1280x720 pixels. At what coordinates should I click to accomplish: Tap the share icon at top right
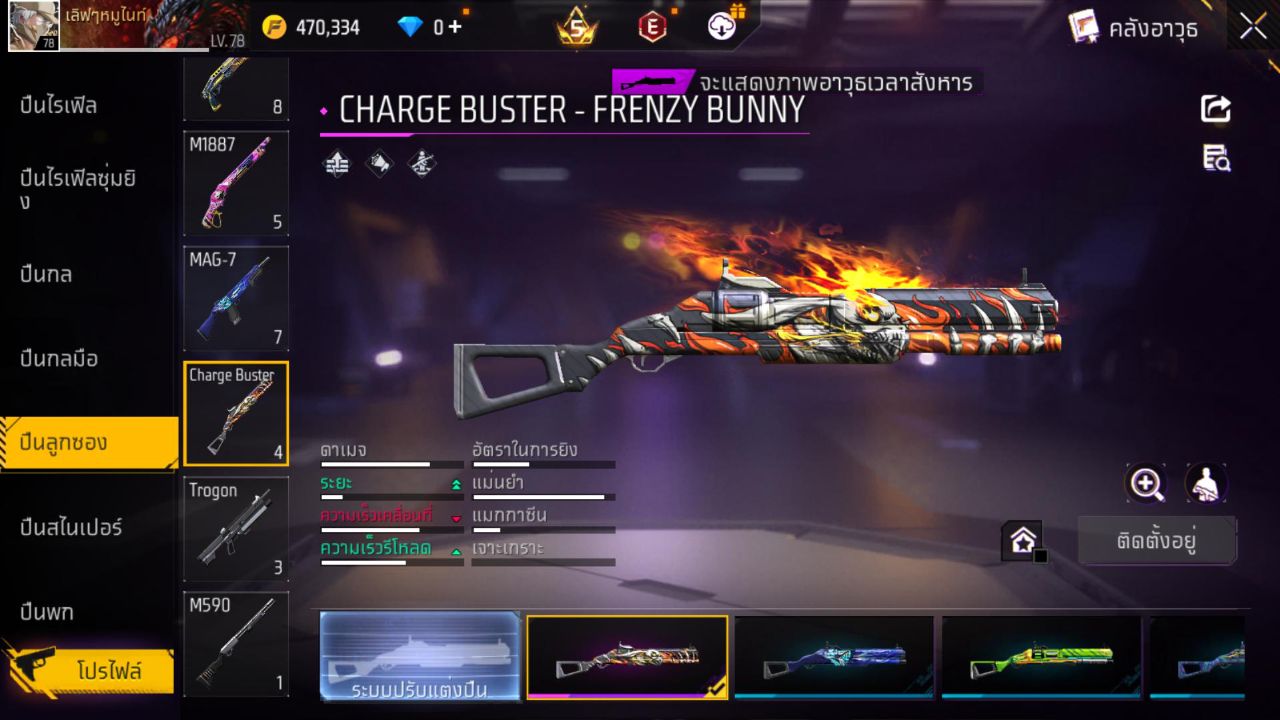(1215, 110)
